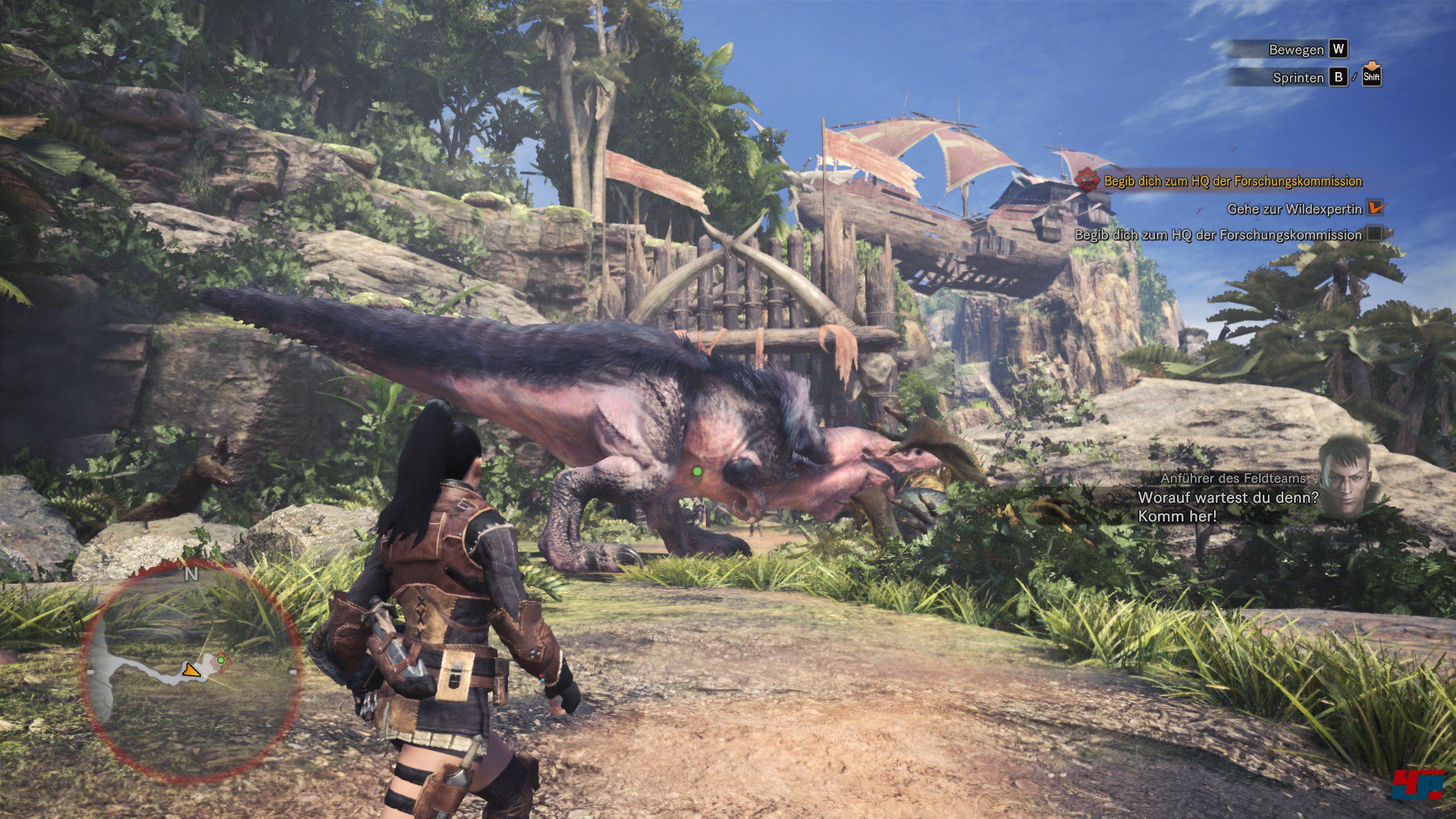1456x819 pixels.
Task: Click the orange player arrow on the minimap
Action: (191, 670)
